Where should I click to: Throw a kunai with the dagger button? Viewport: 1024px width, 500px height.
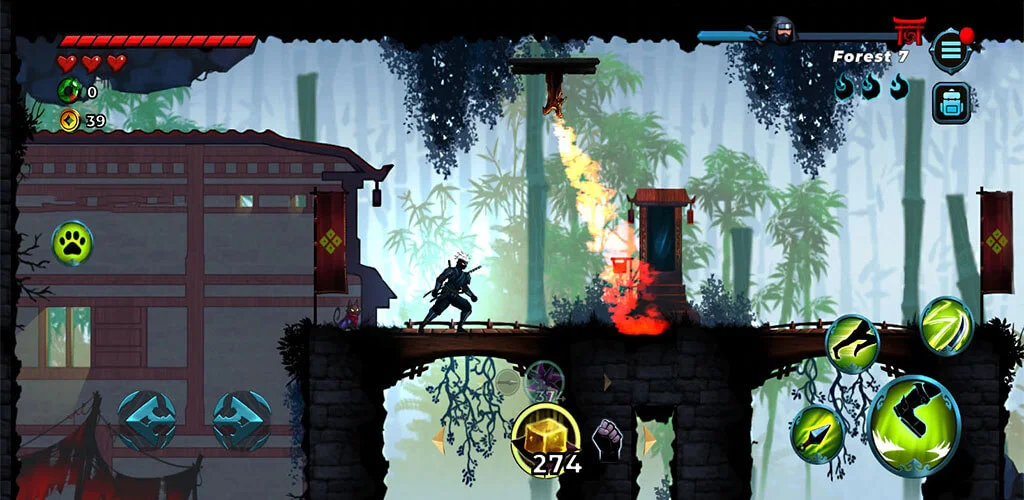[818, 433]
